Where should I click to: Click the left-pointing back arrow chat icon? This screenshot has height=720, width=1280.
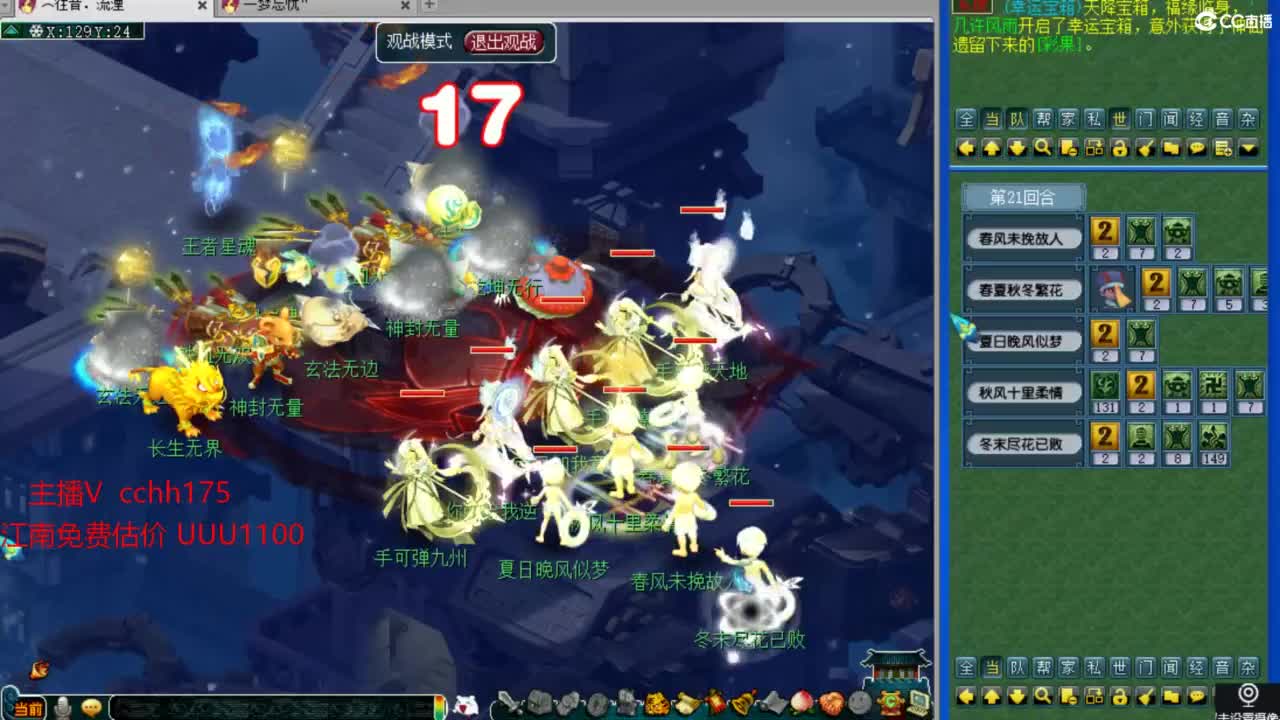tap(965, 148)
